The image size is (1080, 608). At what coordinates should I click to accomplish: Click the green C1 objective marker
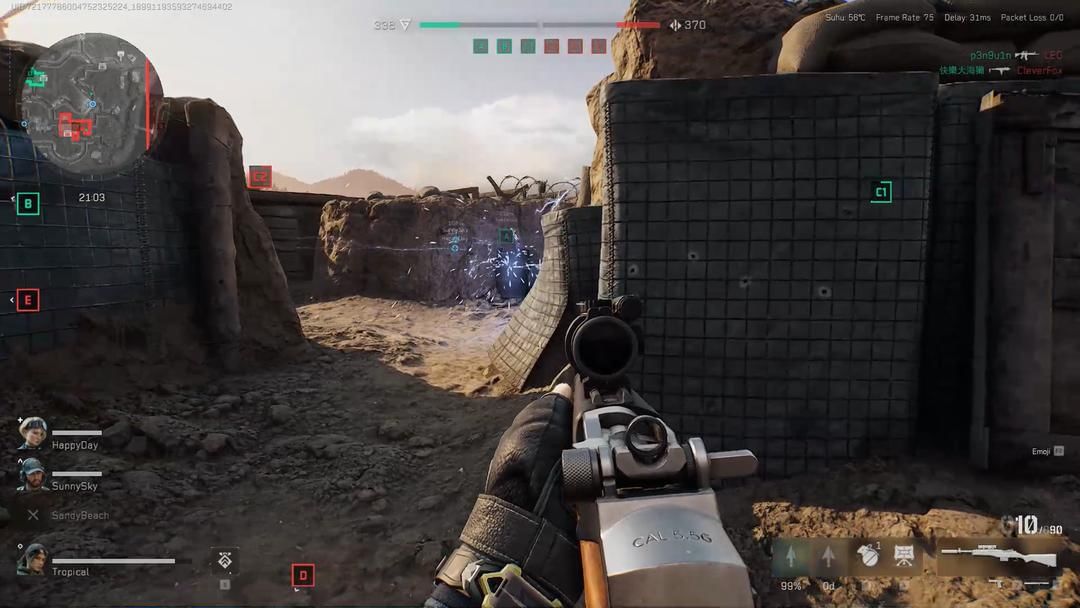click(880, 192)
